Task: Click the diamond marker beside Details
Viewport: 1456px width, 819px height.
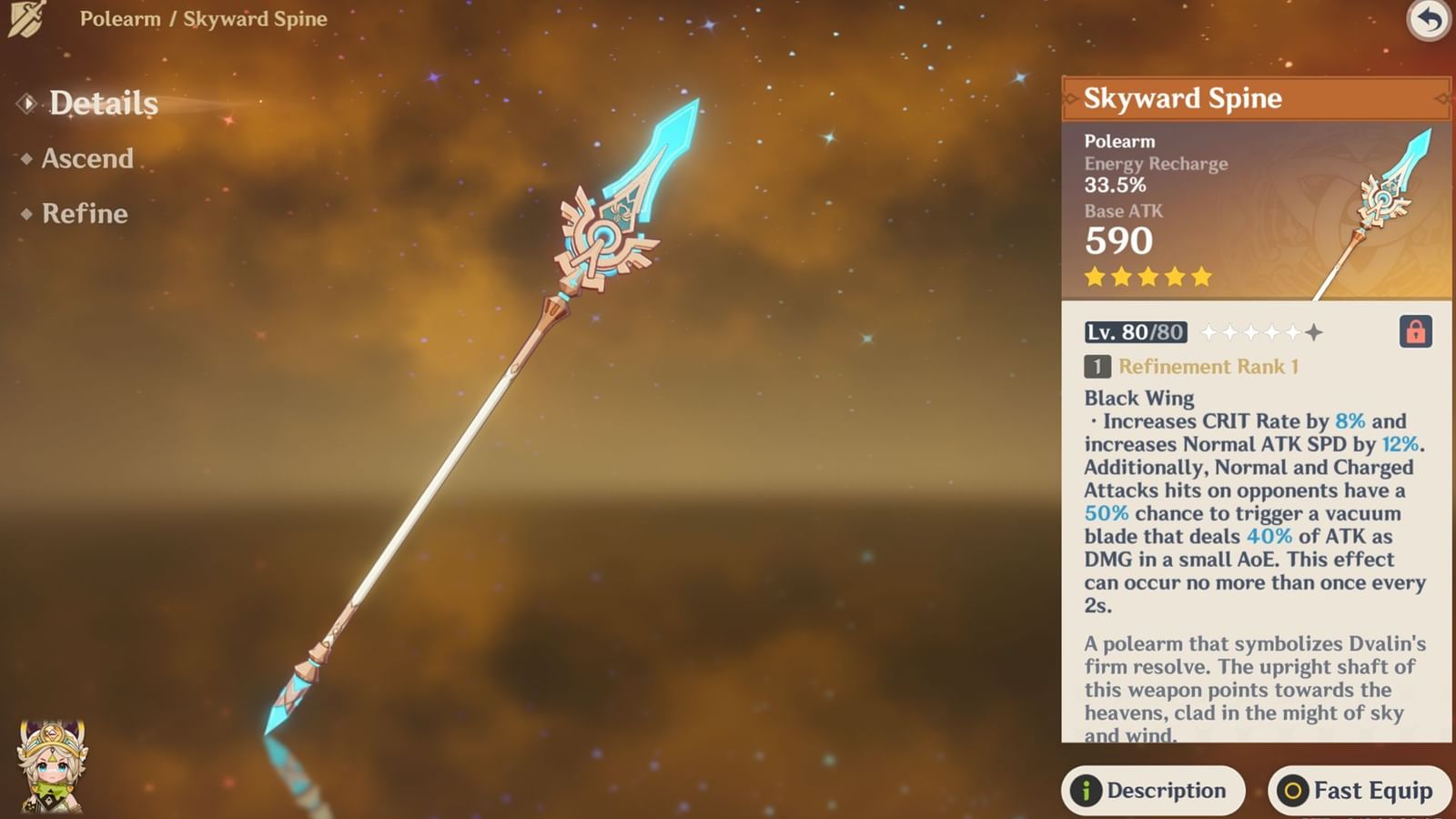Action: point(26,103)
